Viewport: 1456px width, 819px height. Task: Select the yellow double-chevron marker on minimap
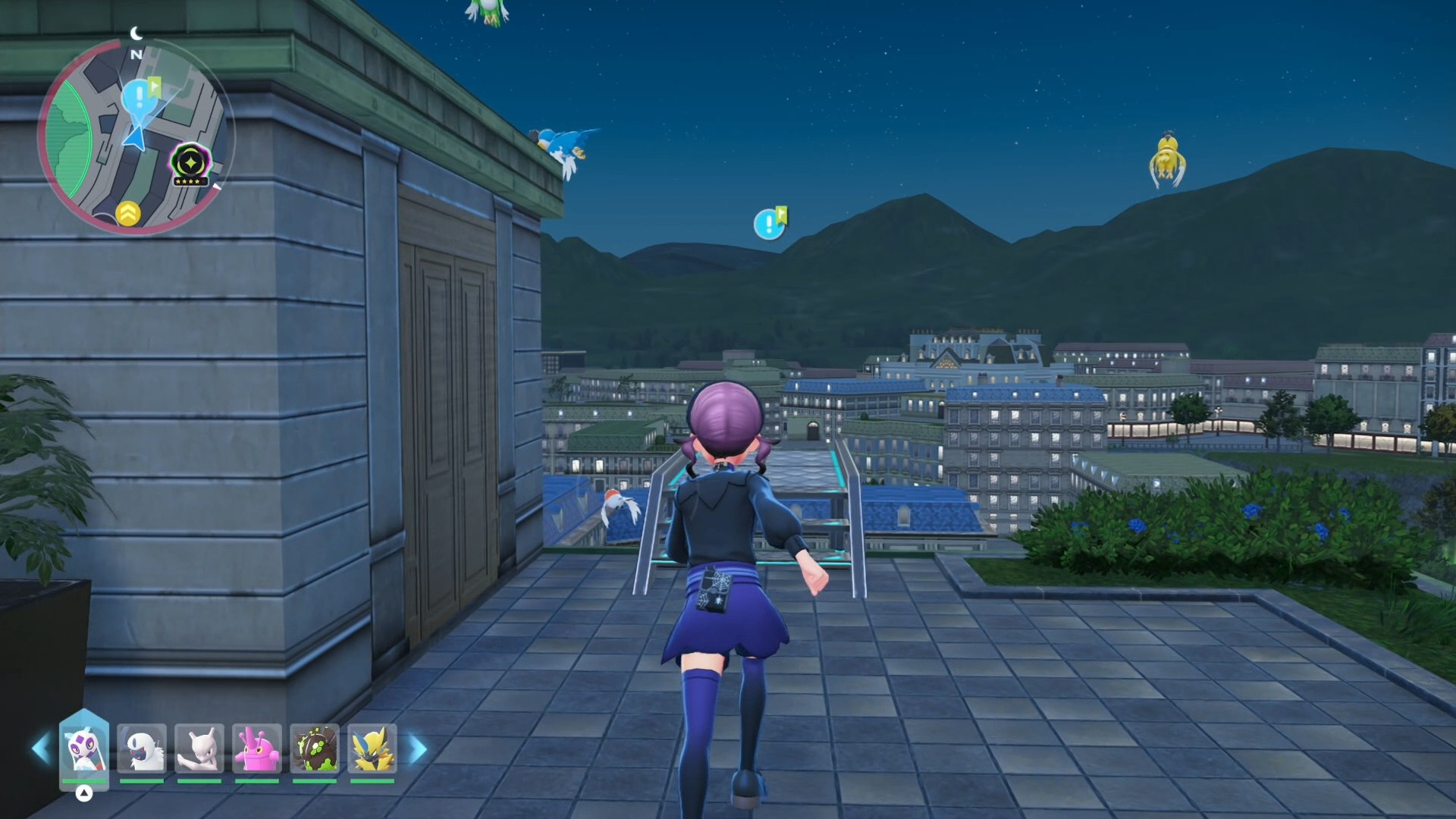[x=128, y=214]
